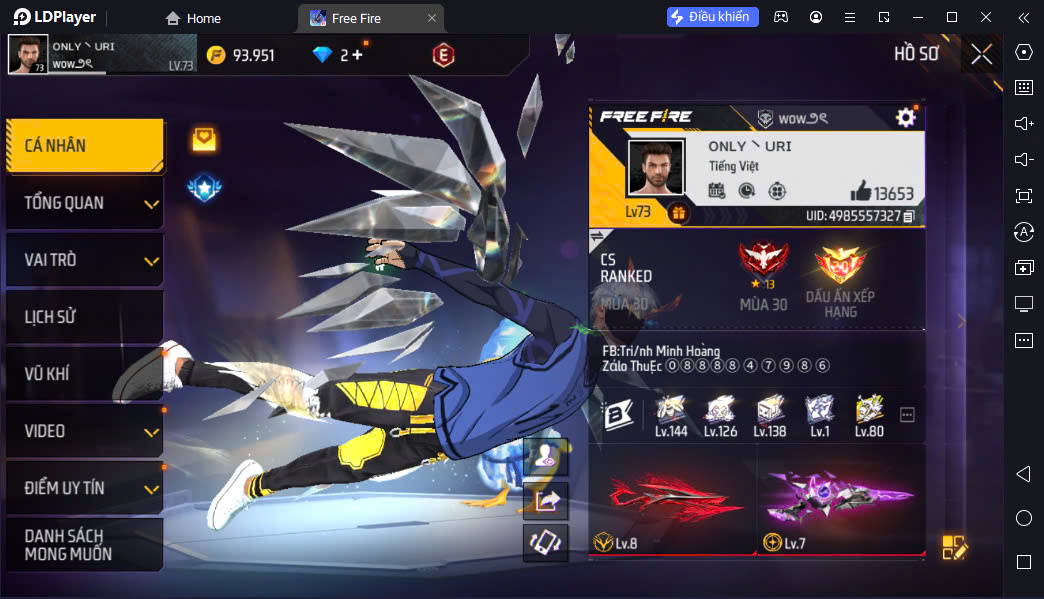Give a like with thumbs-up icon

pos(860,191)
